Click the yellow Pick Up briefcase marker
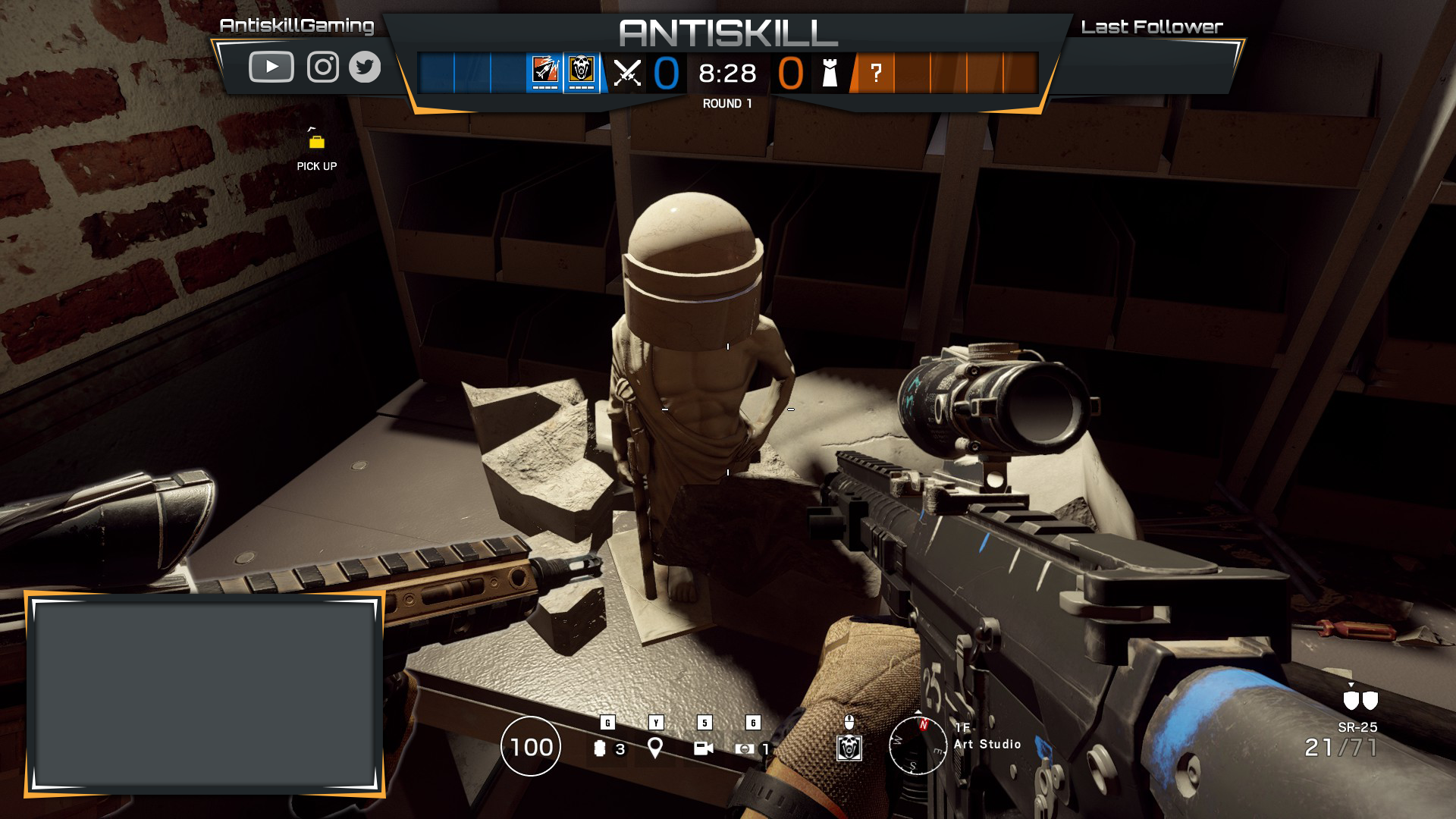Image resolution: width=1456 pixels, height=819 pixels. [x=317, y=142]
